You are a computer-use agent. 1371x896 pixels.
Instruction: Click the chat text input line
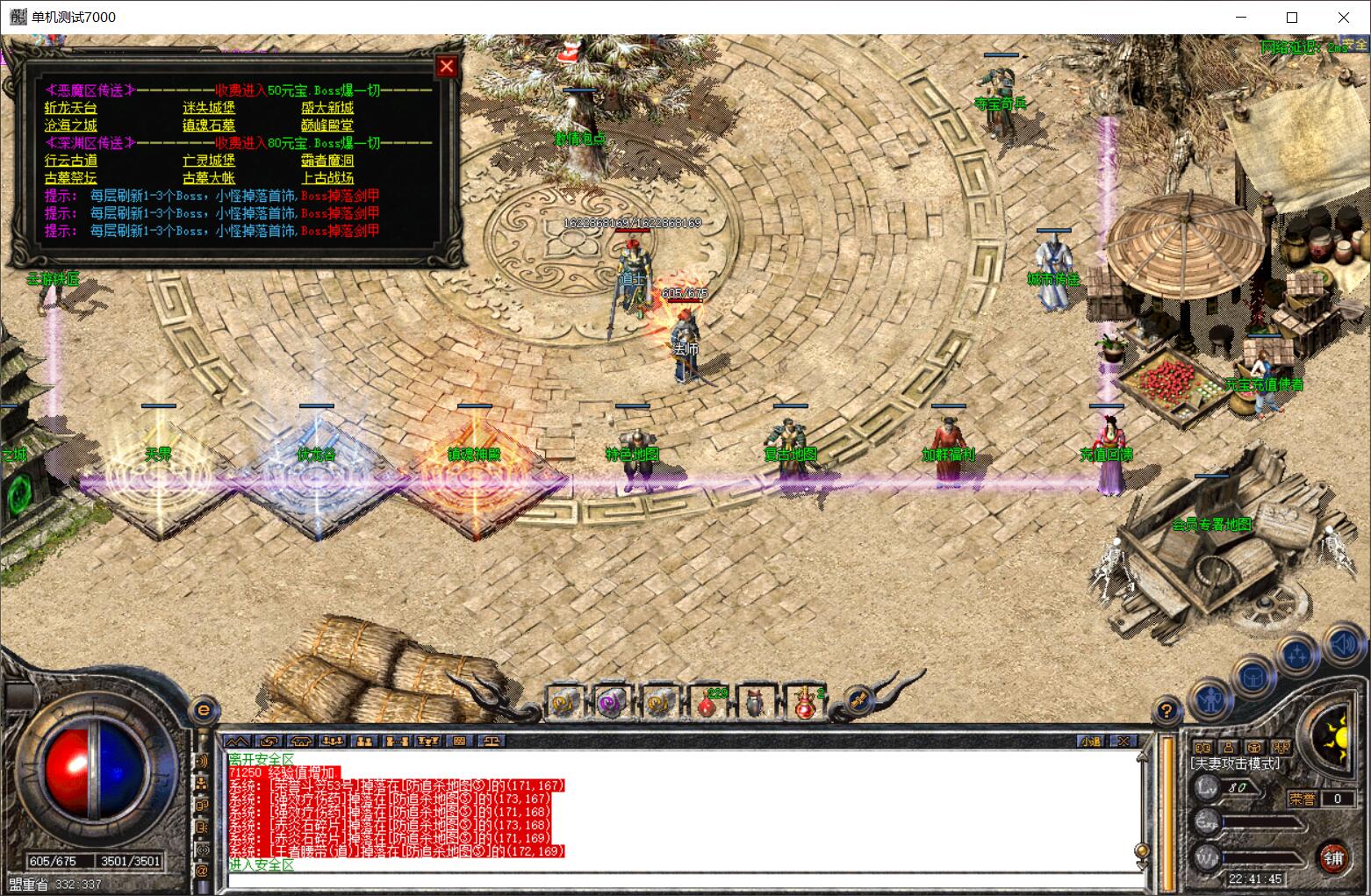(685, 880)
